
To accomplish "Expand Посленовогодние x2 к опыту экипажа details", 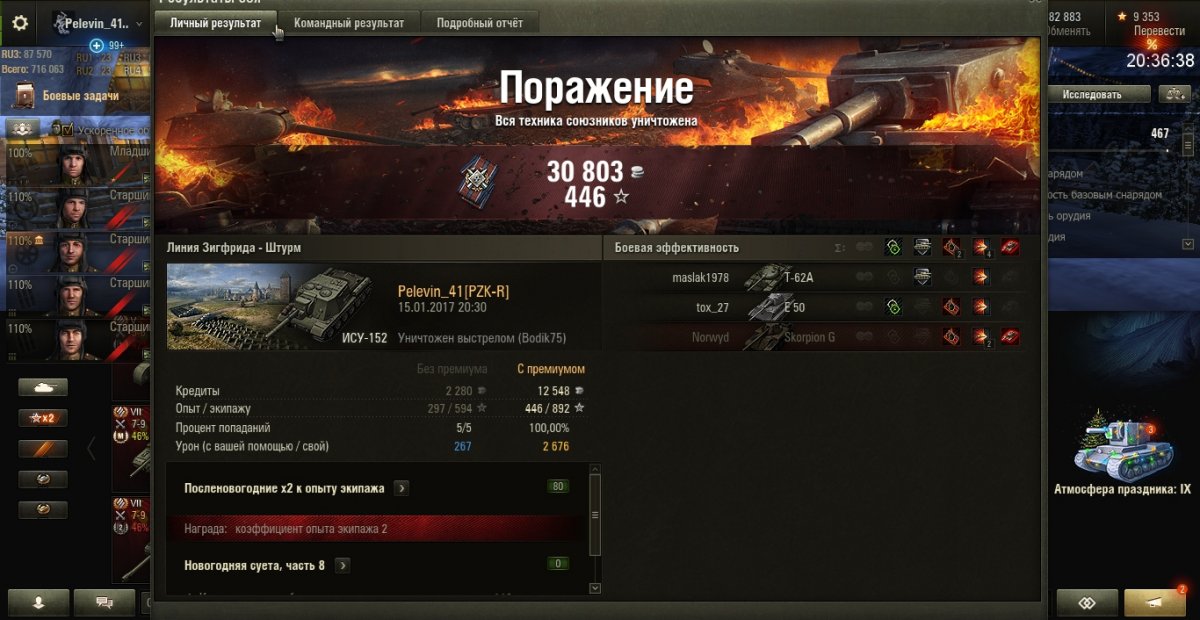I will 401,488.
